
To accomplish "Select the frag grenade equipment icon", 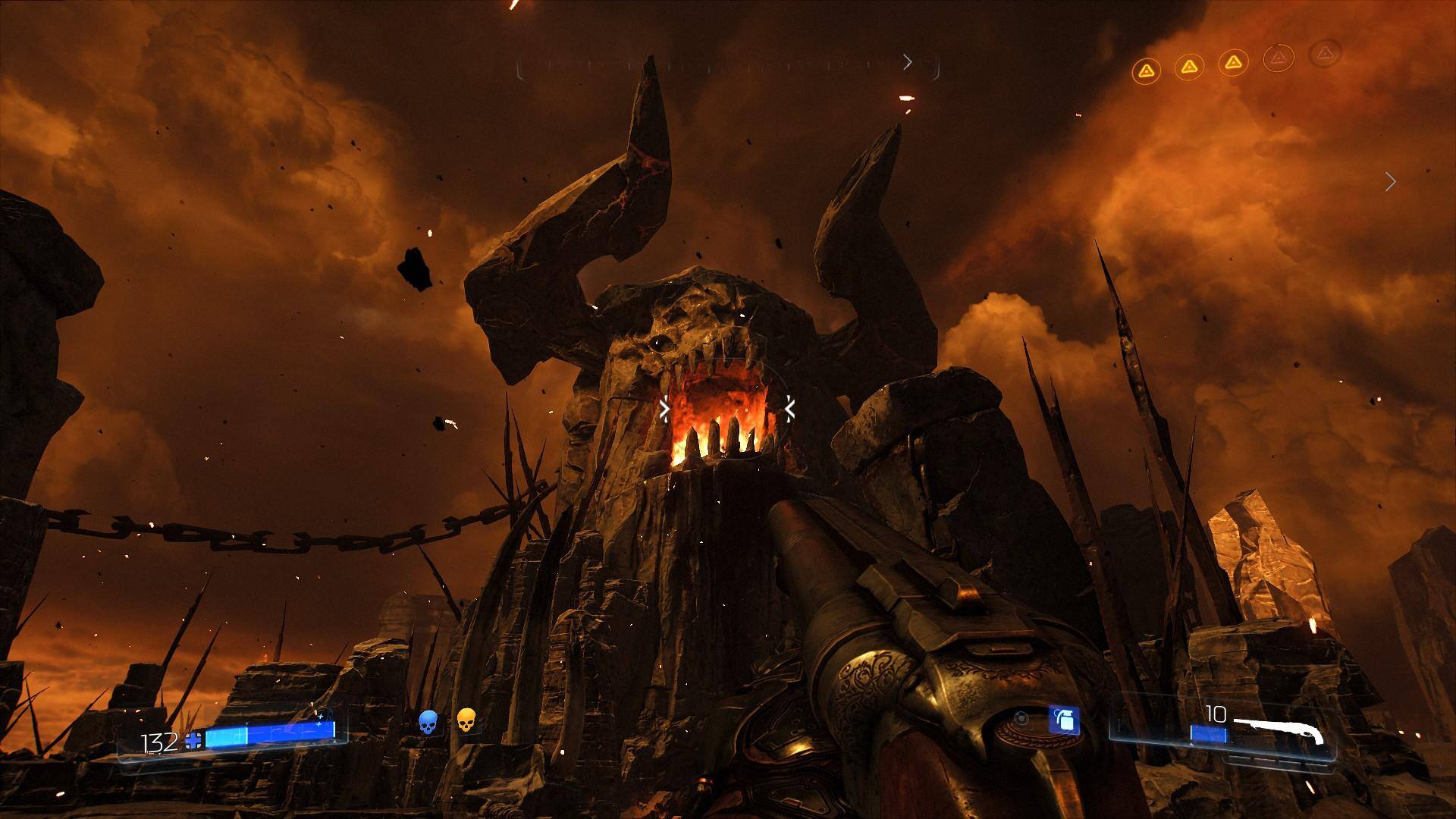I will pos(1063,720).
